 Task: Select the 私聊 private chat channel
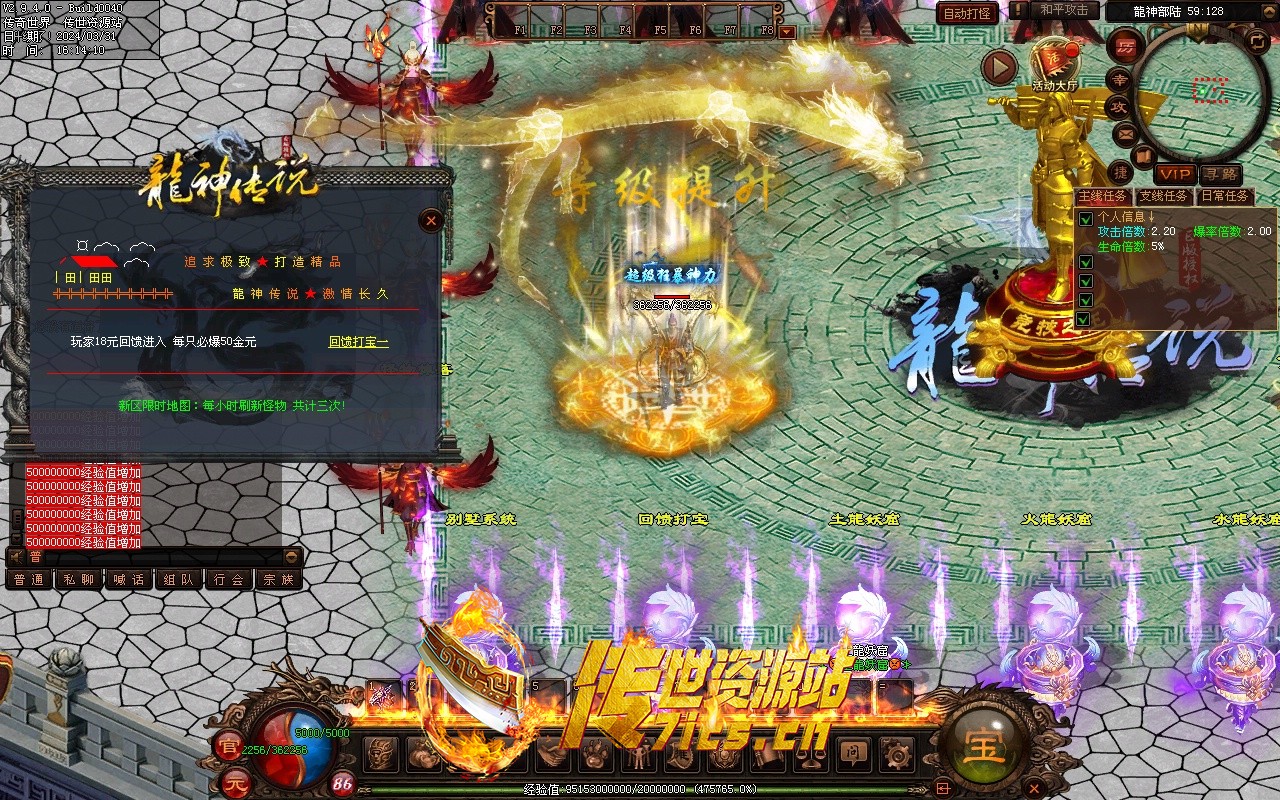click(x=79, y=579)
